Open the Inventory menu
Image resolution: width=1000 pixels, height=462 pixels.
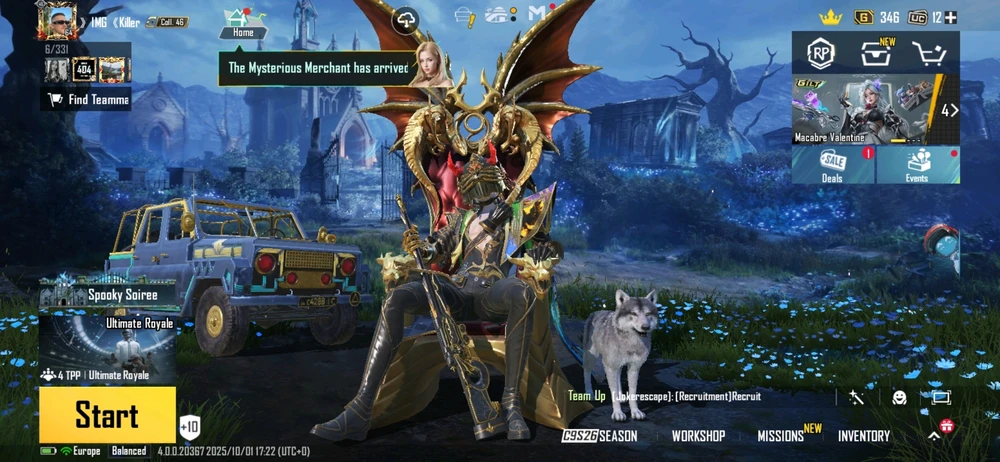pos(864,436)
